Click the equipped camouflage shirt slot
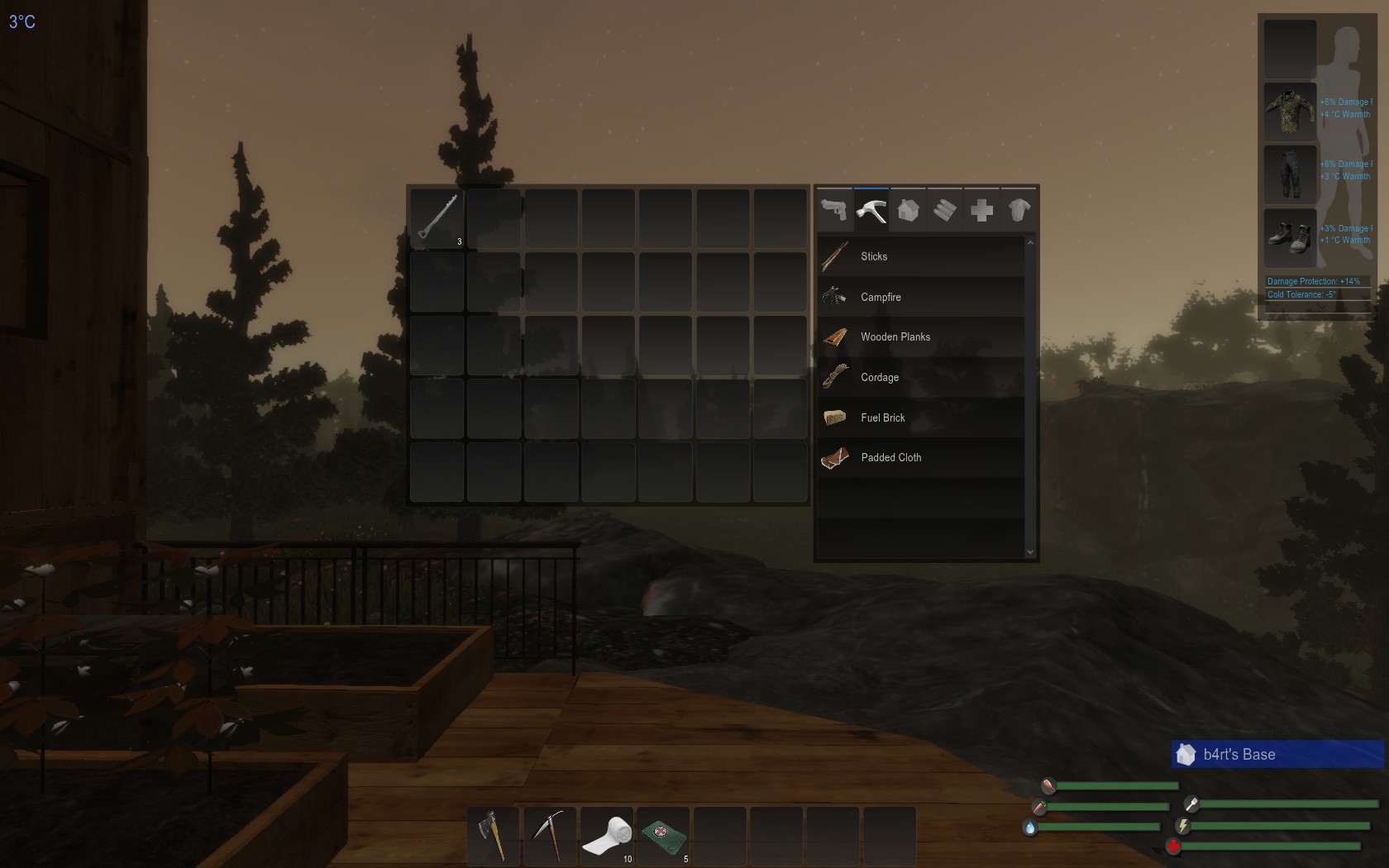1389x868 pixels. [1290, 112]
